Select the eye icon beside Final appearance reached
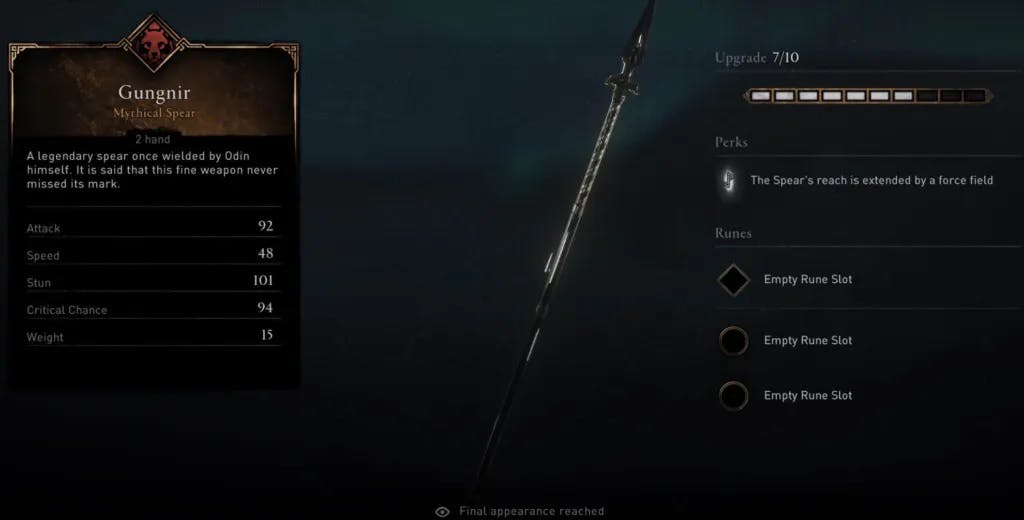This screenshot has width=1024, height=520. (x=442, y=511)
